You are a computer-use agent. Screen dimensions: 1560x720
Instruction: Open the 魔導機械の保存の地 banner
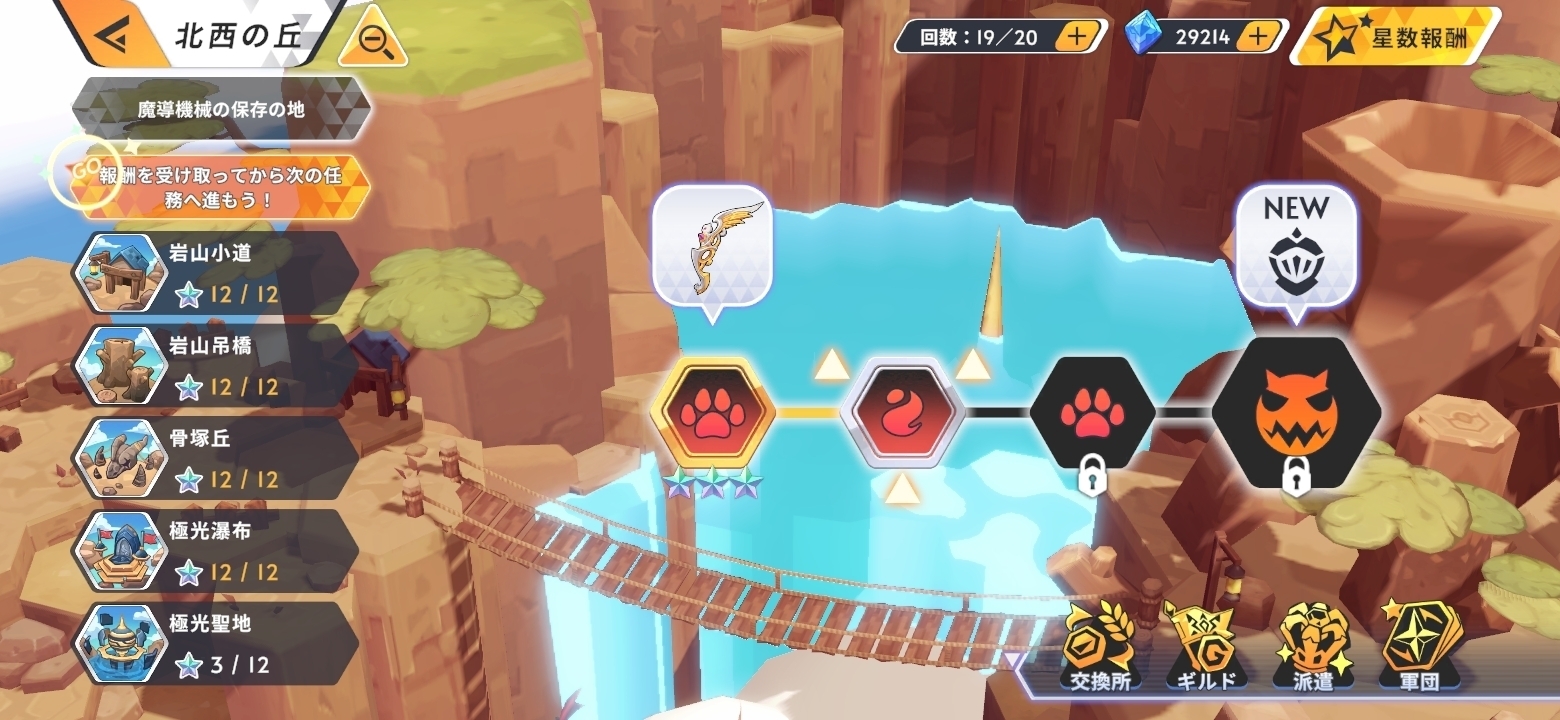point(221,109)
